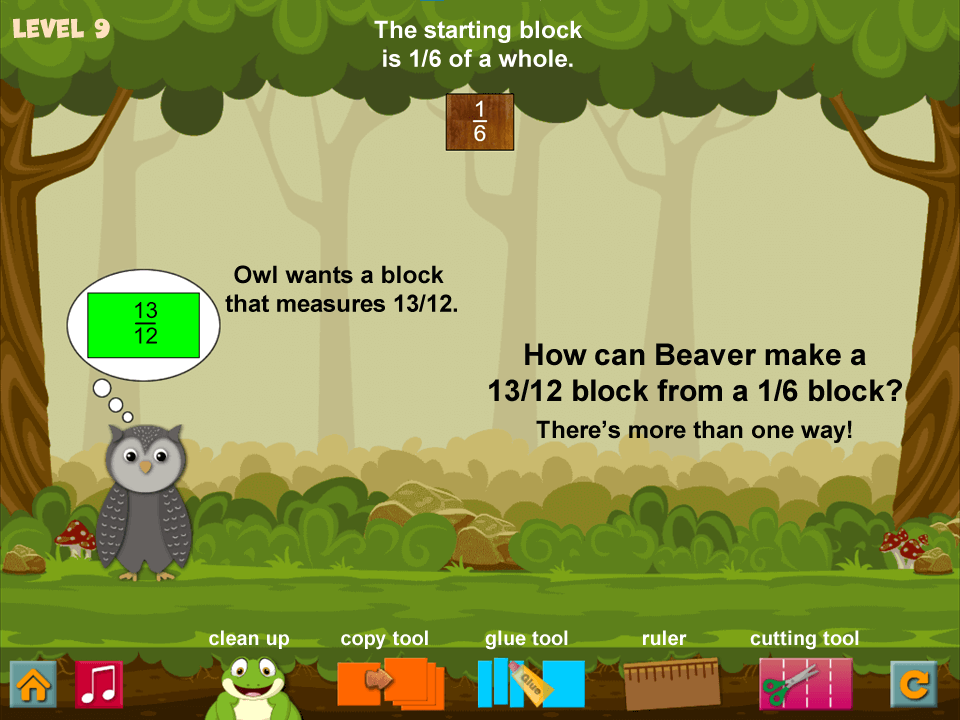The height and width of the screenshot is (720, 960).
Task: Toggle the music note button
Action: coord(99,685)
